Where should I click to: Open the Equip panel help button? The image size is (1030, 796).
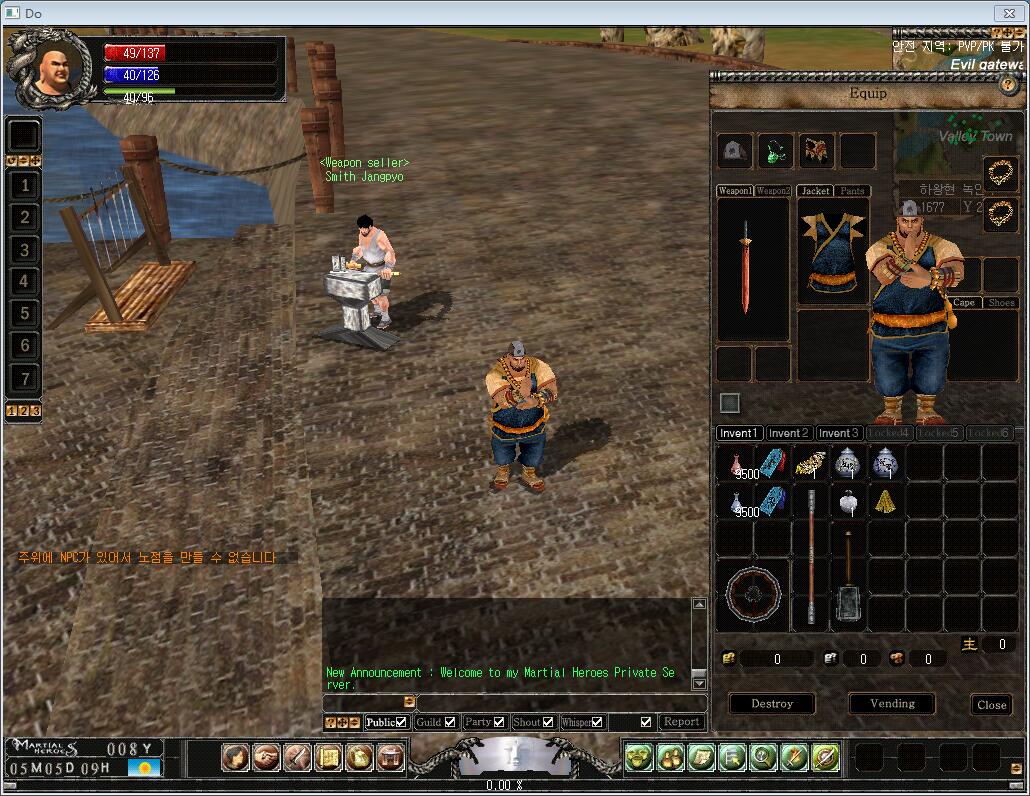click(1008, 85)
